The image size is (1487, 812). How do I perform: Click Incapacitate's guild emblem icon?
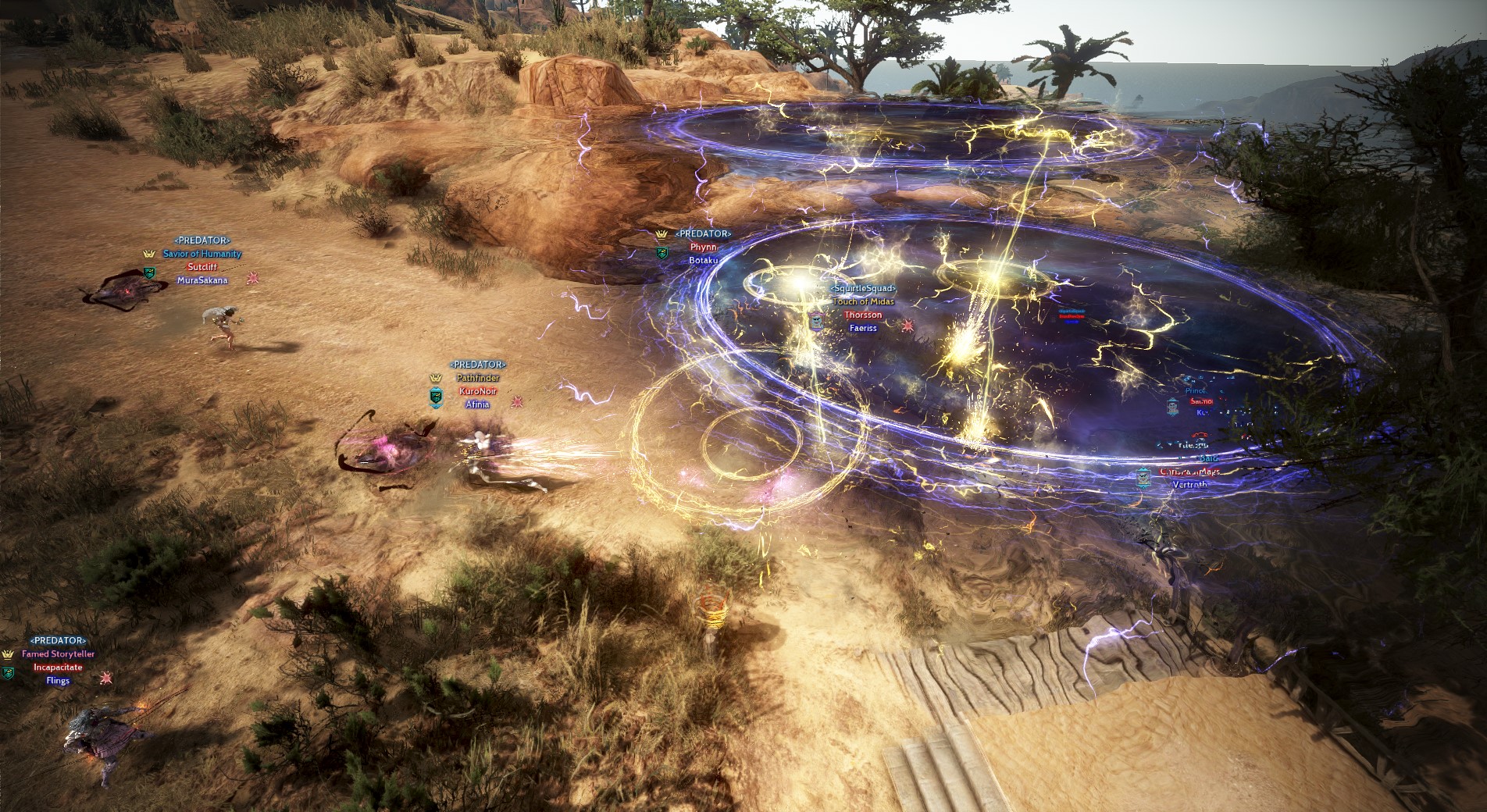pyautogui.click(x=8, y=675)
